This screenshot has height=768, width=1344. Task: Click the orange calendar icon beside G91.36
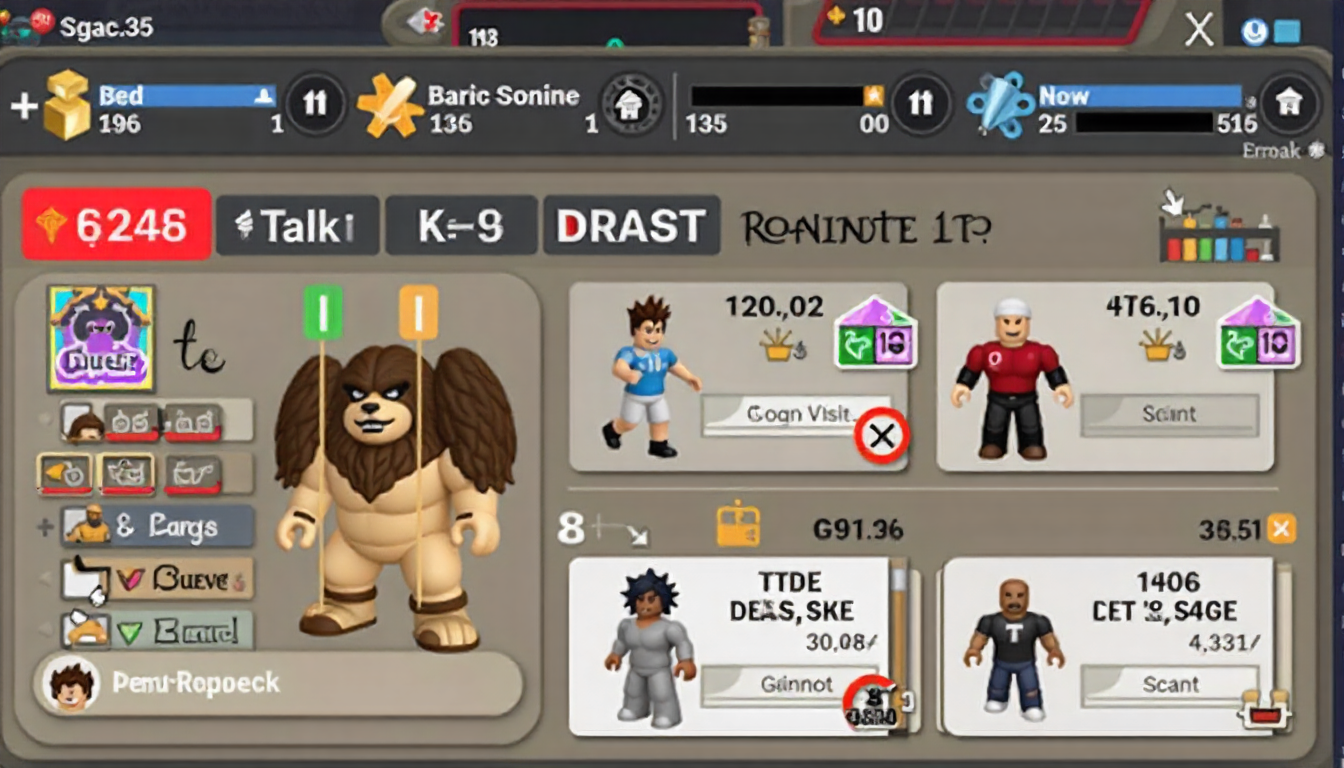pos(738,526)
